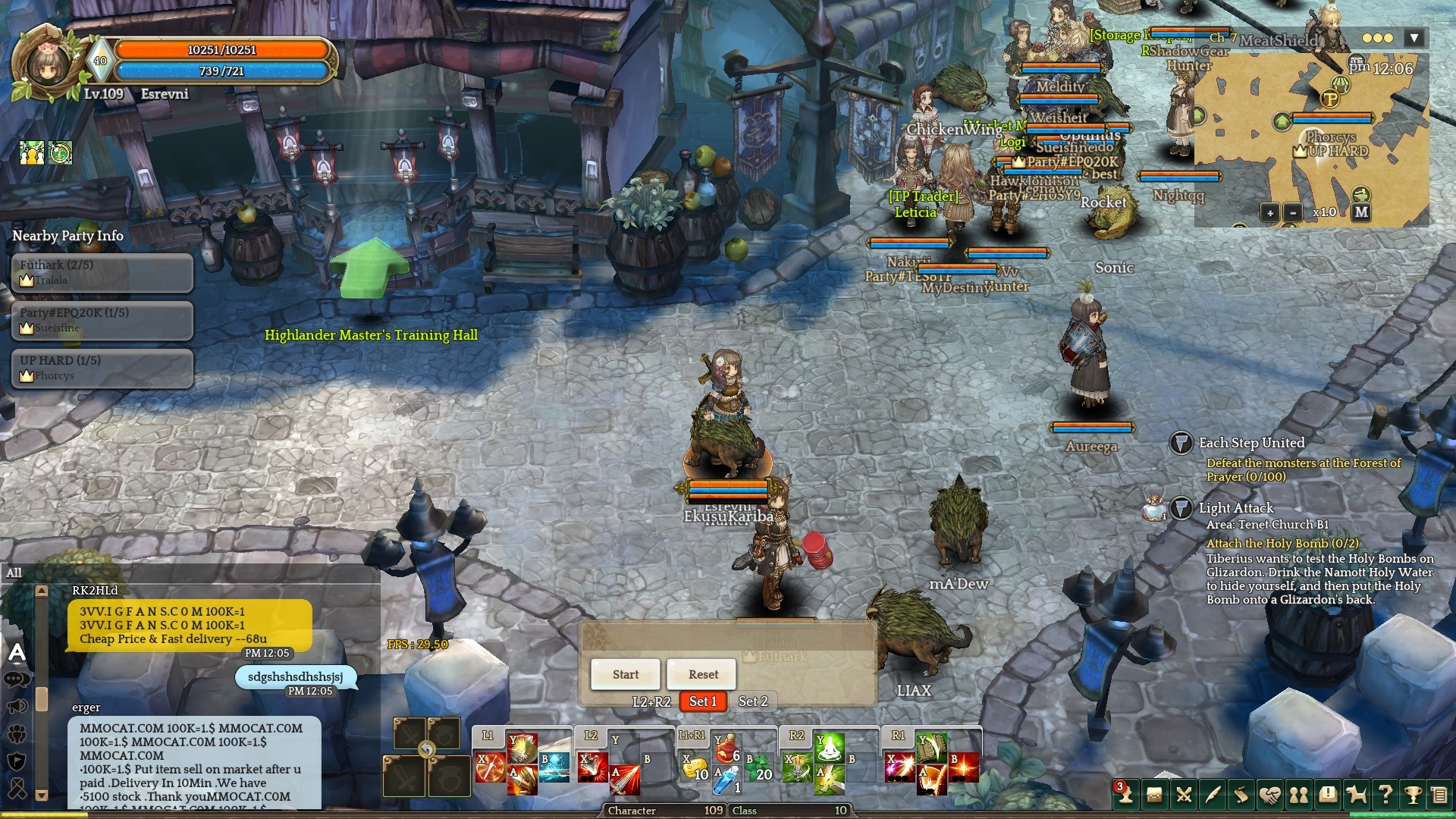1456x819 pixels.
Task: Open the question mark help menu
Action: coord(1385,794)
